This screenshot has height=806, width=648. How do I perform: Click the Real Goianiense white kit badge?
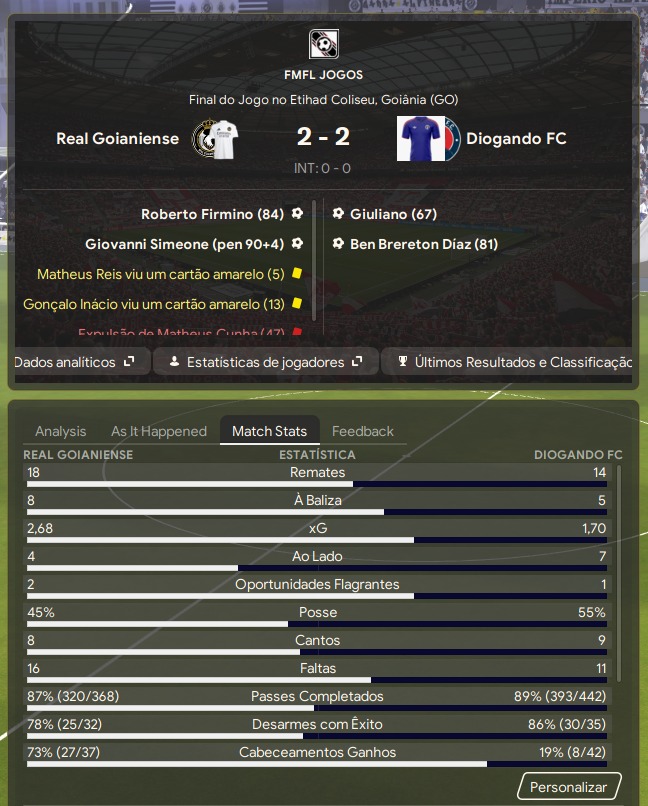tap(217, 139)
